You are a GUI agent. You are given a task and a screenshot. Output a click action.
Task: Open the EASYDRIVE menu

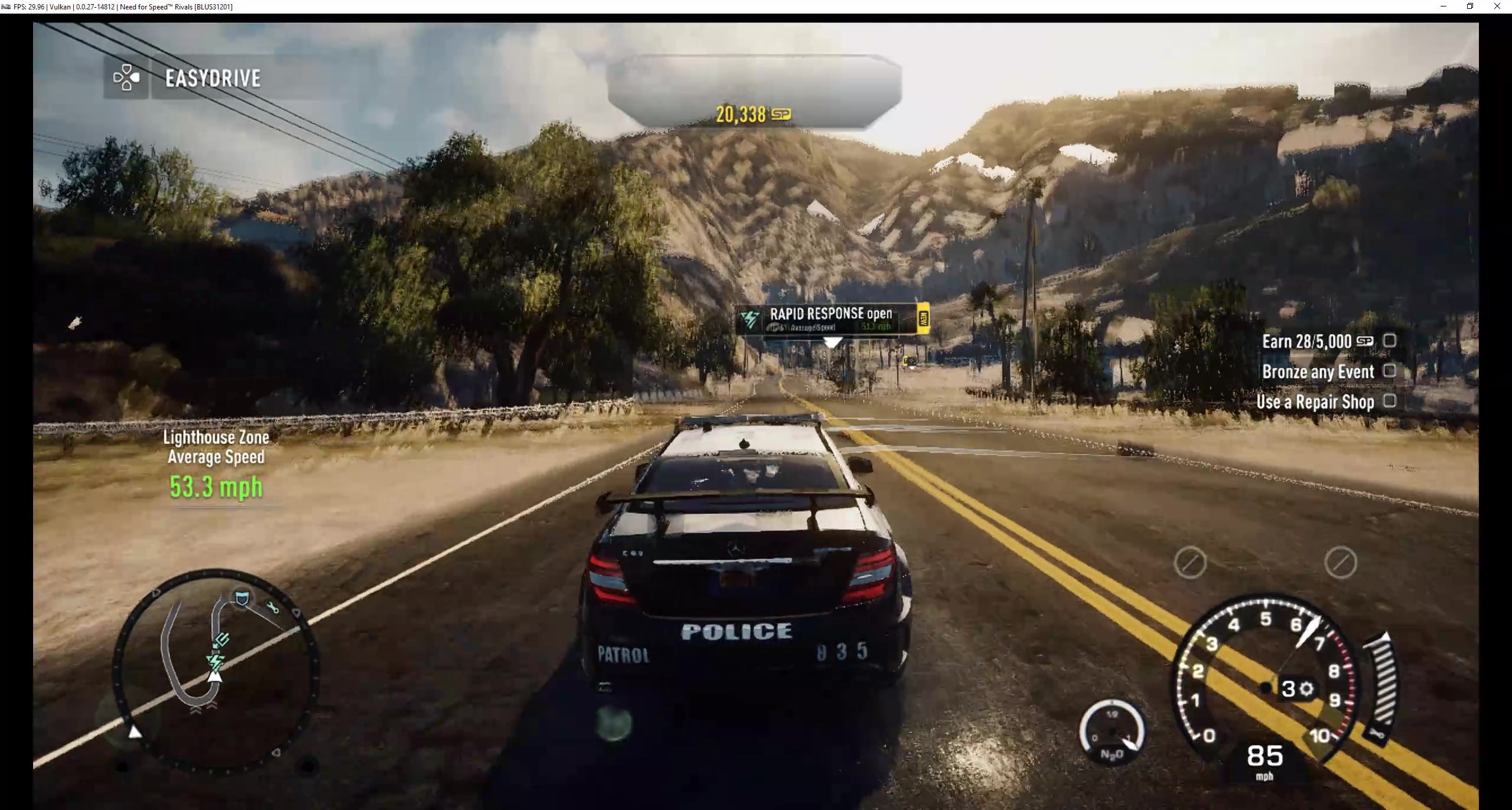pyautogui.click(x=211, y=78)
